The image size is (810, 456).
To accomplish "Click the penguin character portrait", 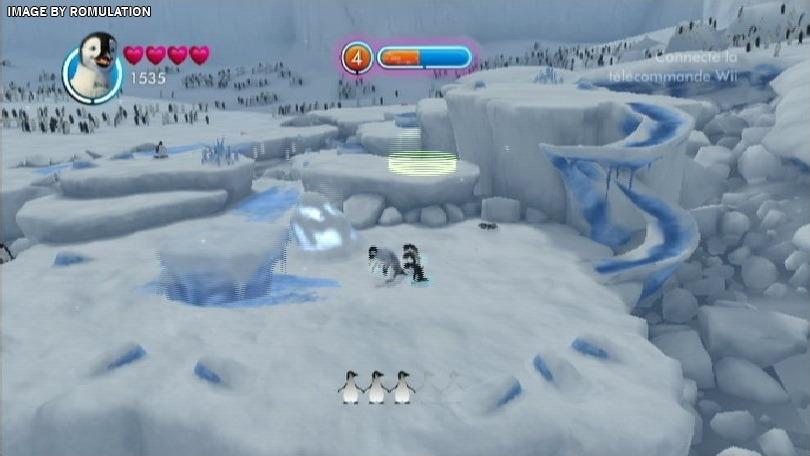I will [x=93, y=67].
